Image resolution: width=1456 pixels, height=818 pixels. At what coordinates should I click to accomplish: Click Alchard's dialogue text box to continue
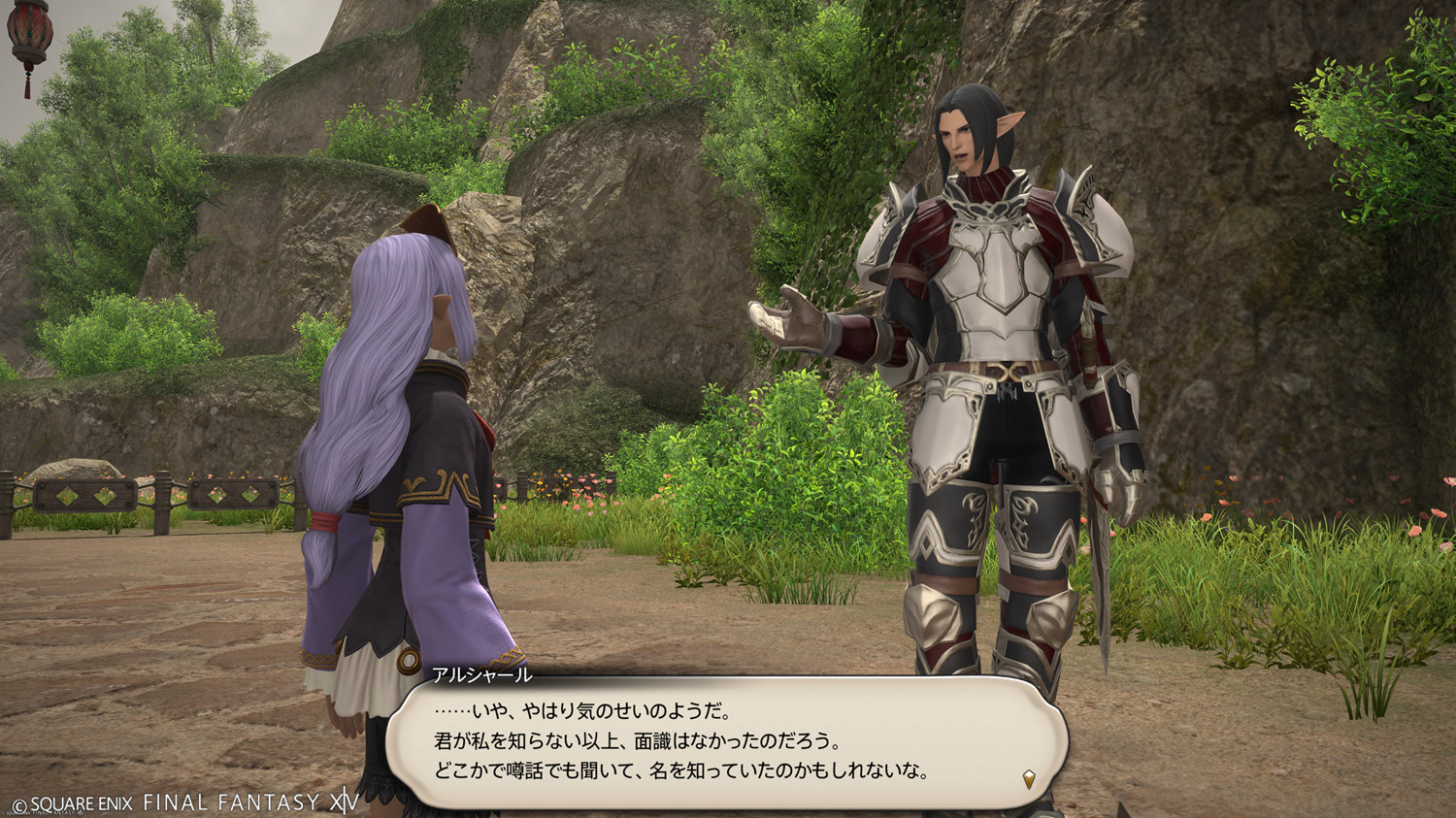point(726,742)
